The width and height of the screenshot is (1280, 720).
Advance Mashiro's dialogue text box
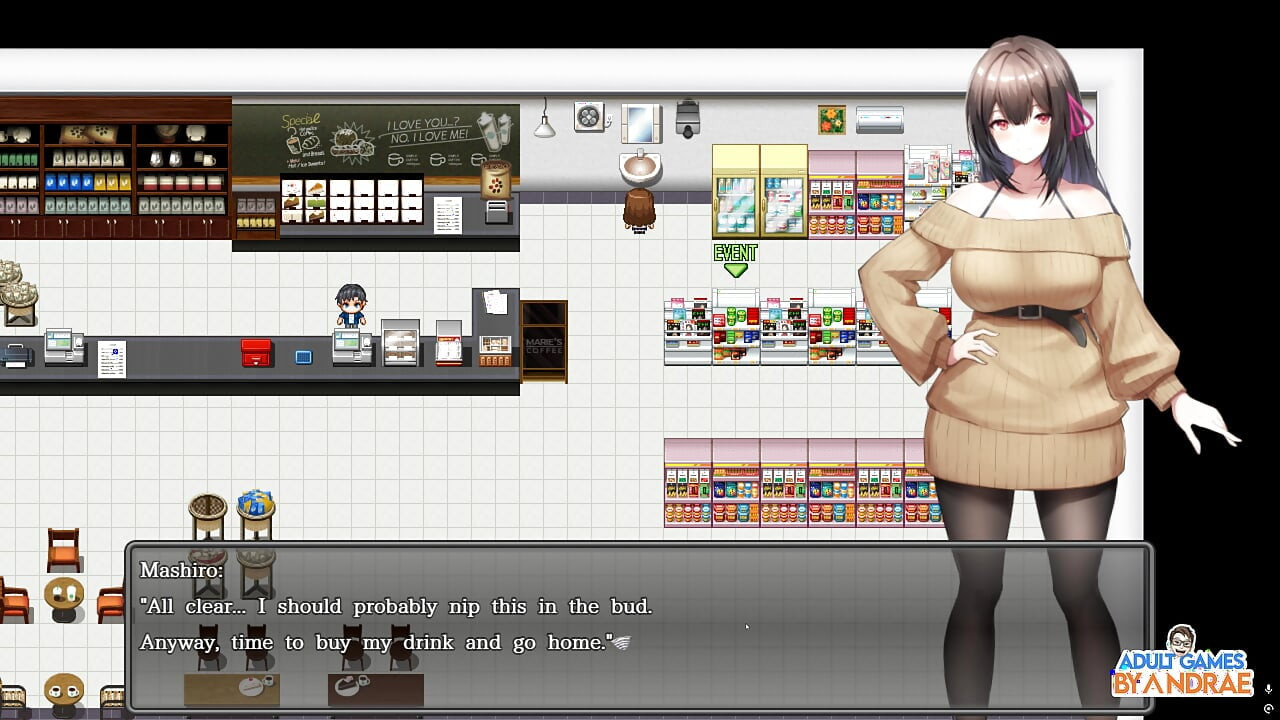click(640, 626)
